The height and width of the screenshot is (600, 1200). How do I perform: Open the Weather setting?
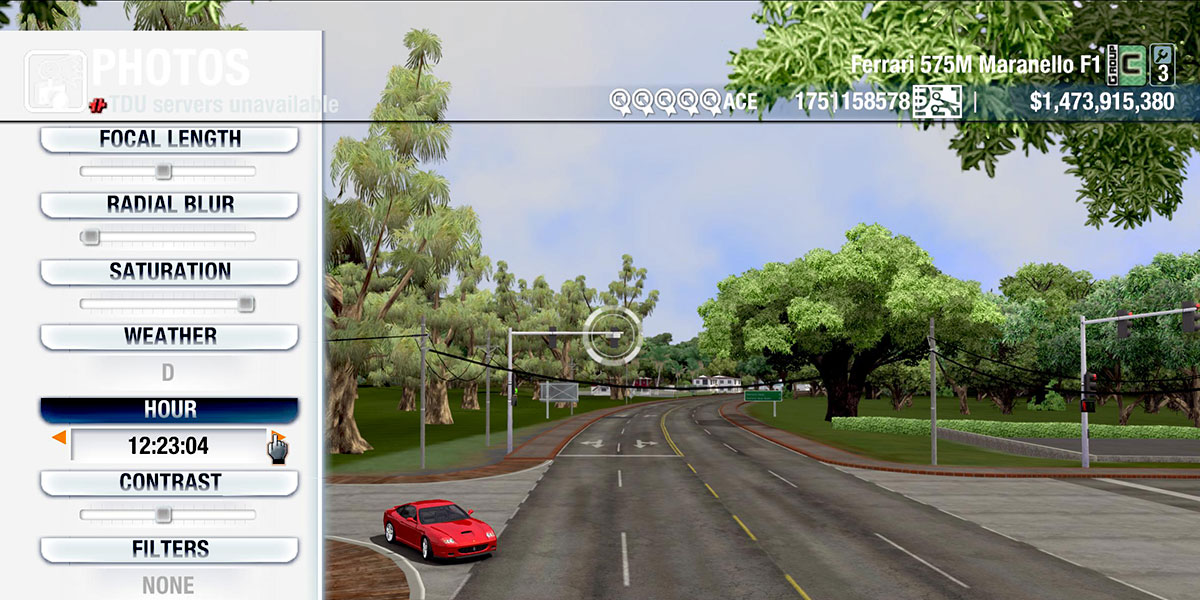(x=169, y=336)
